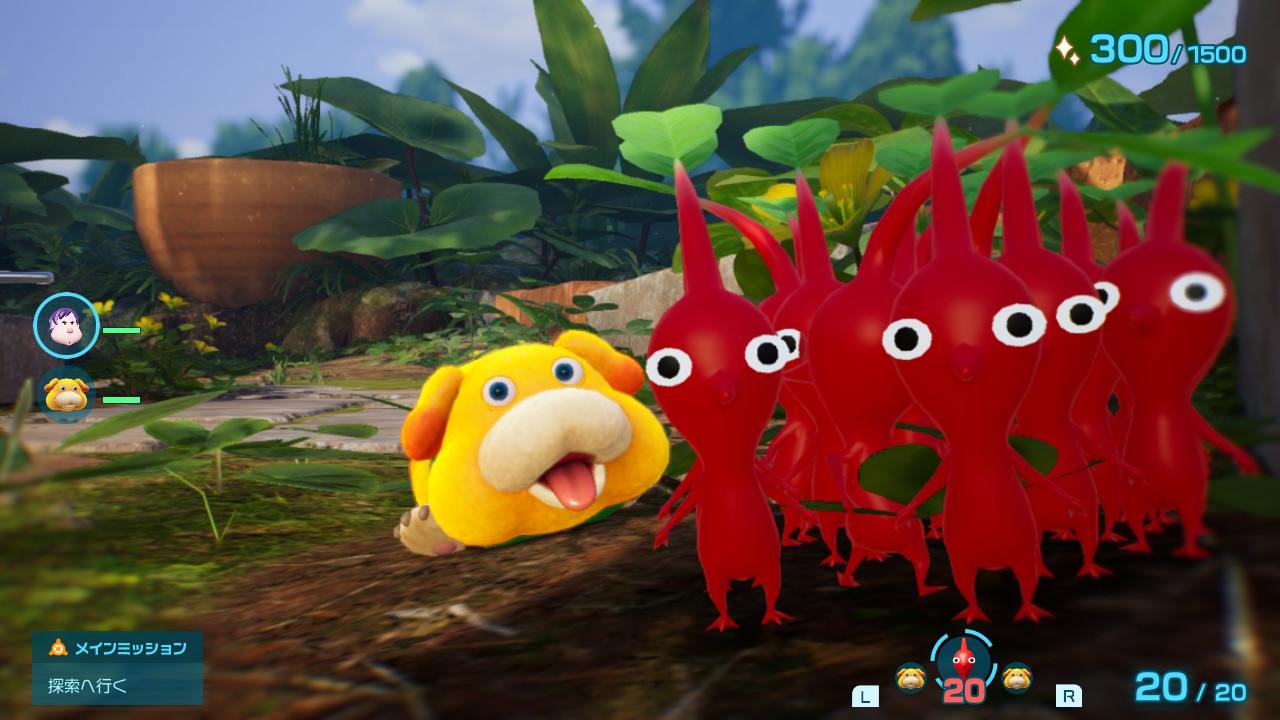Image resolution: width=1280 pixels, height=720 pixels.
Task: Select the purple-haired player character portrait
Action: coord(66,325)
